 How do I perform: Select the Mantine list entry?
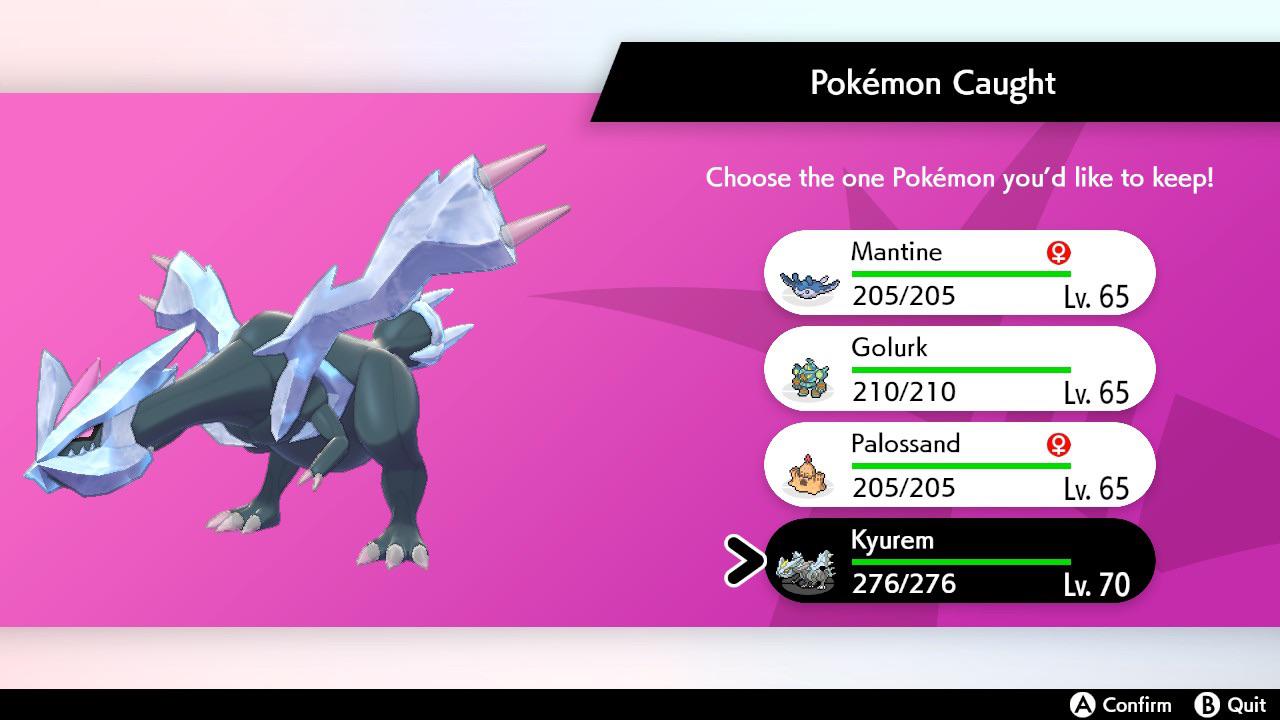(x=960, y=272)
